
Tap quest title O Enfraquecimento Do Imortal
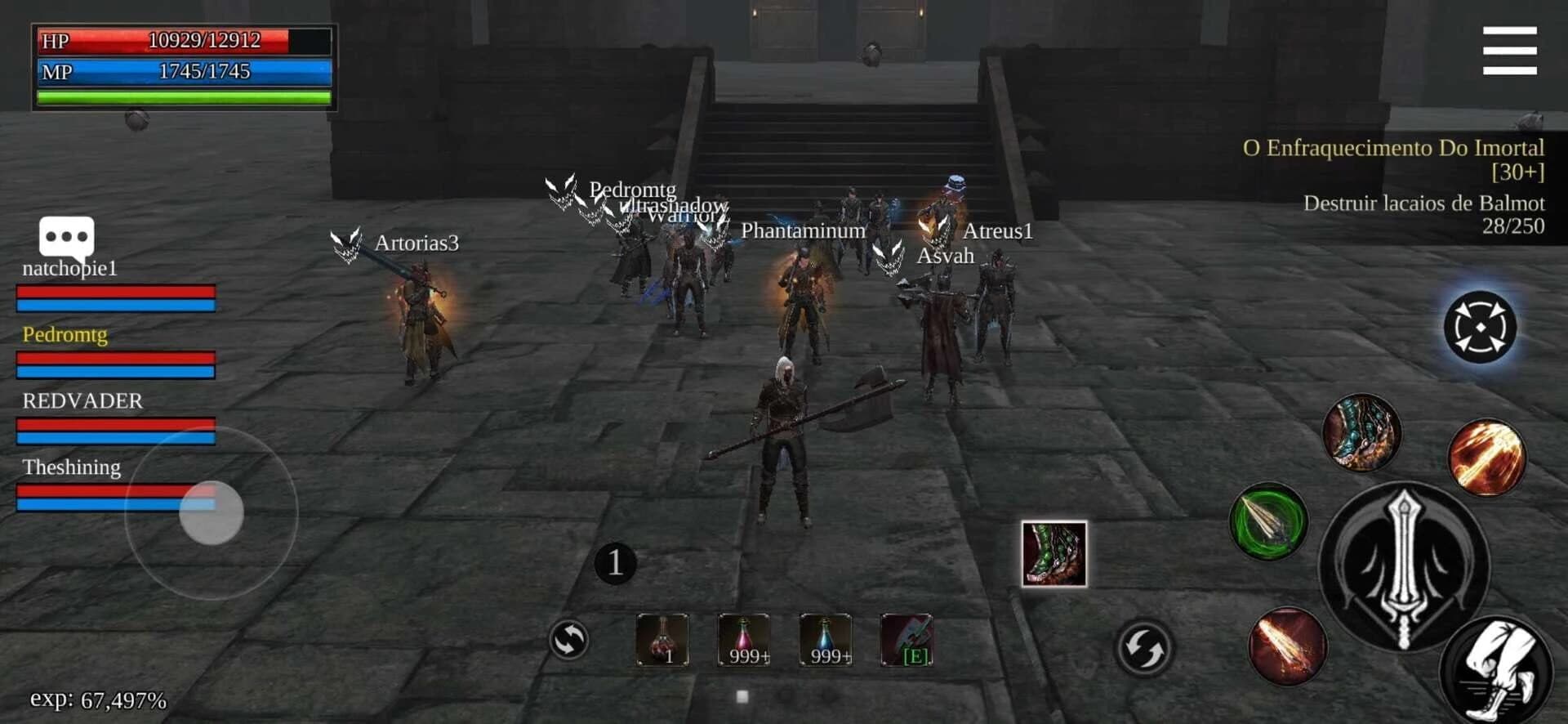tap(1392, 149)
